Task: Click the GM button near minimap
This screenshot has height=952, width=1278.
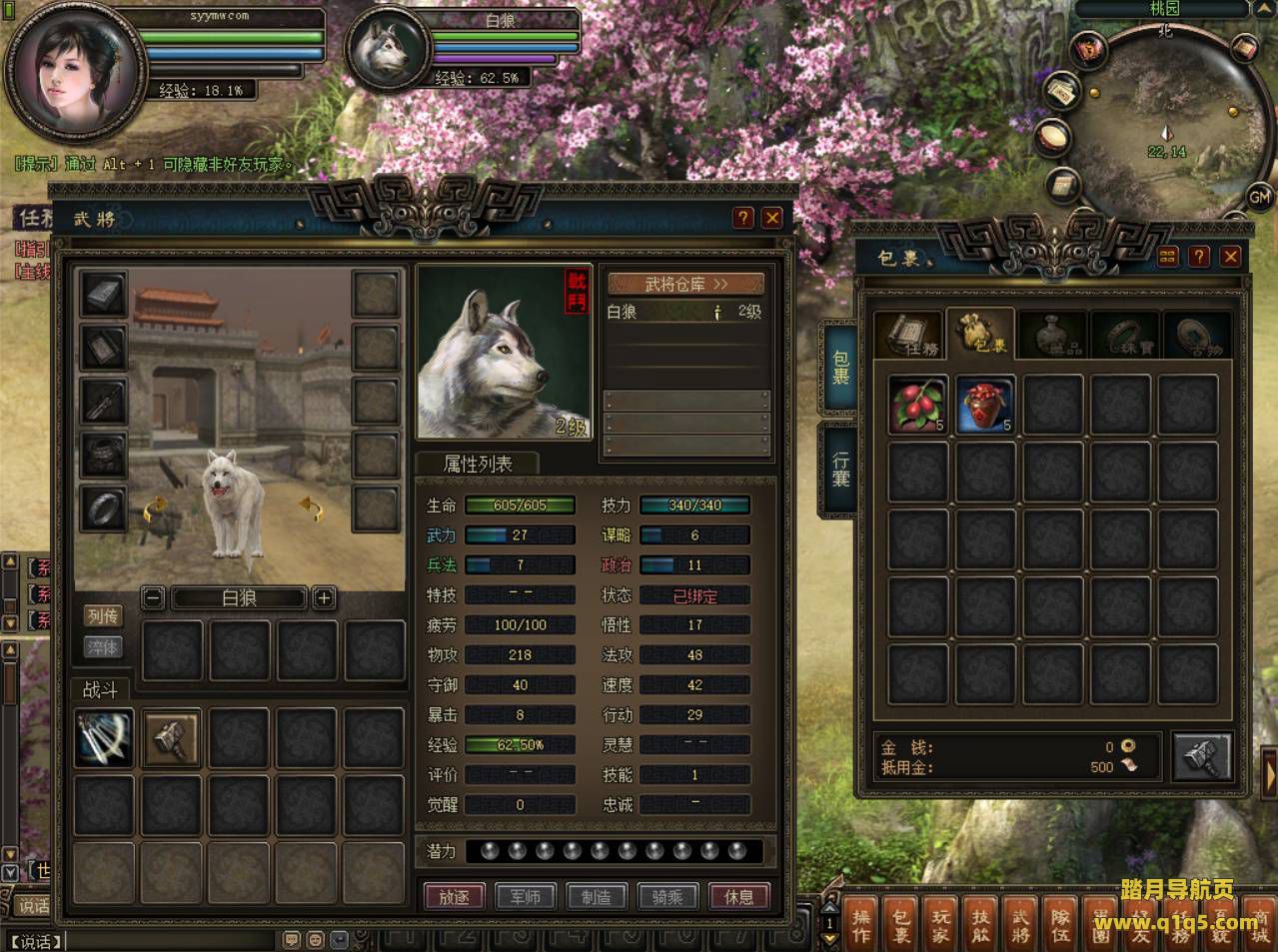Action: [1259, 197]
